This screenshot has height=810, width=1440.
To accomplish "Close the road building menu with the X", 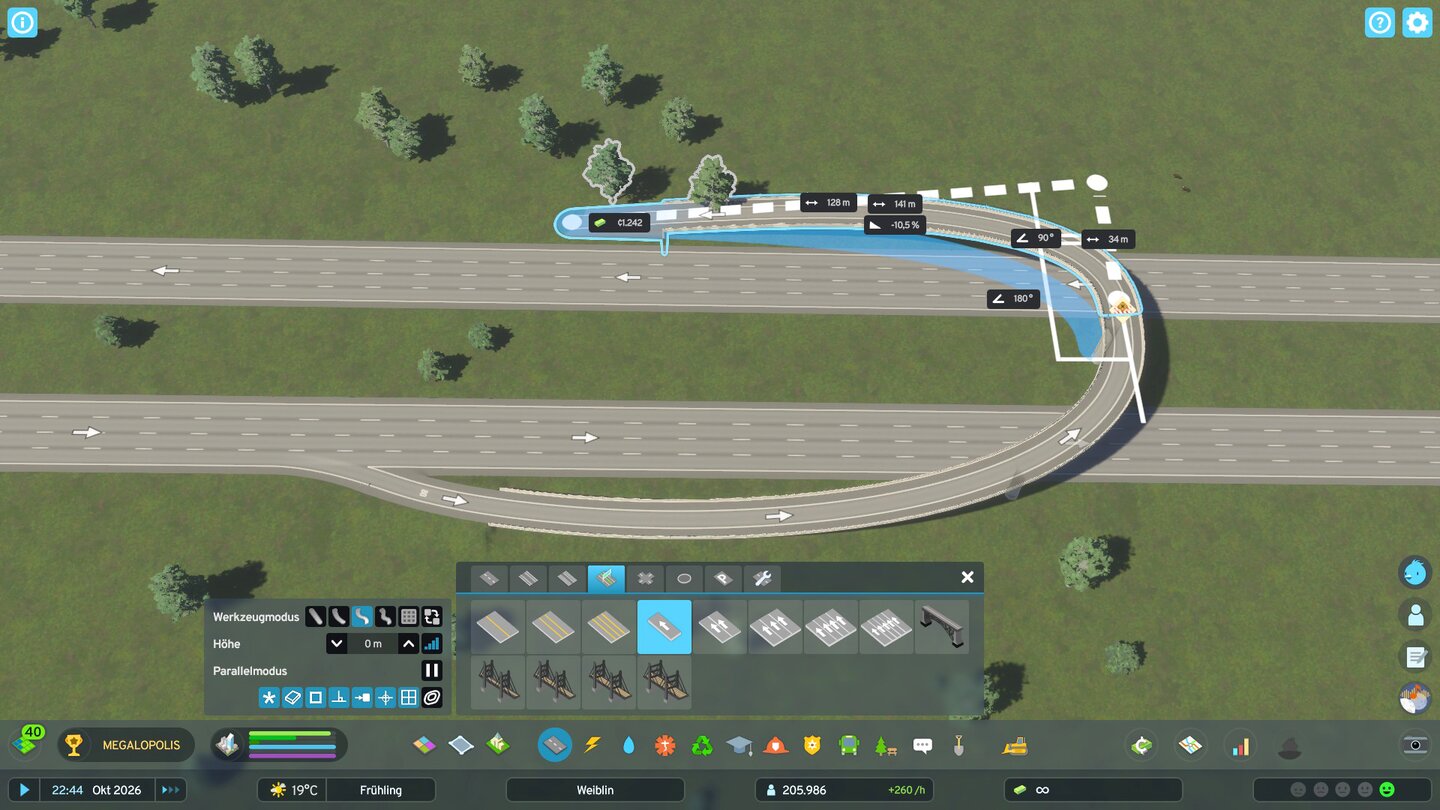I will click(966, 577).
